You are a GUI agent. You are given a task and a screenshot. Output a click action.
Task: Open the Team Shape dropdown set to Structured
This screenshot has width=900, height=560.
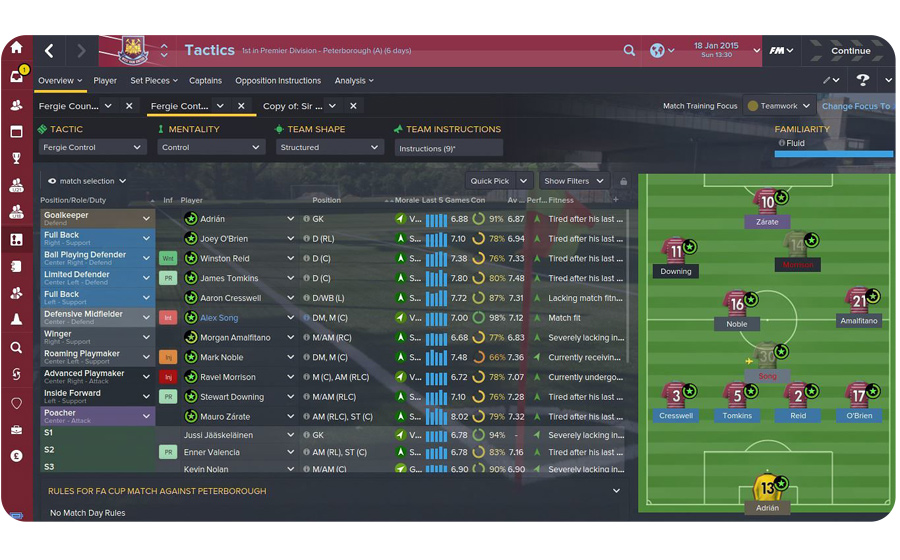pyautogui.click(x=329, y=148)
